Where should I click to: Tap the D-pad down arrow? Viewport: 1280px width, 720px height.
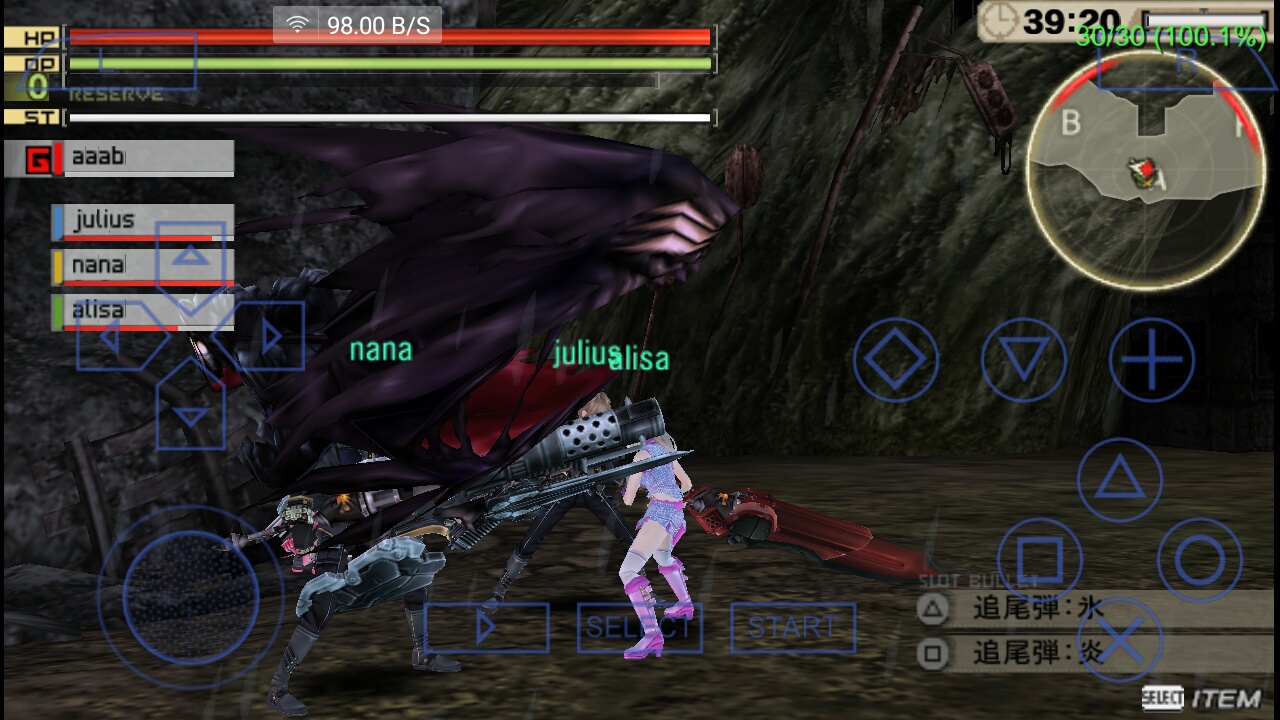(x=190, y=414)
